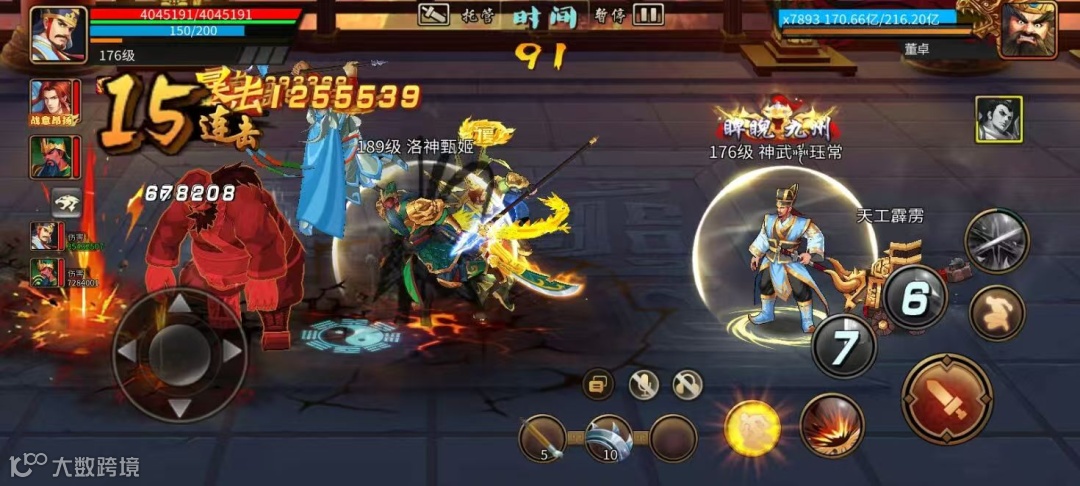Toggle the muted microphone icon
The width and height of the screenshot is (1080, 486).
tap(643, 383)
